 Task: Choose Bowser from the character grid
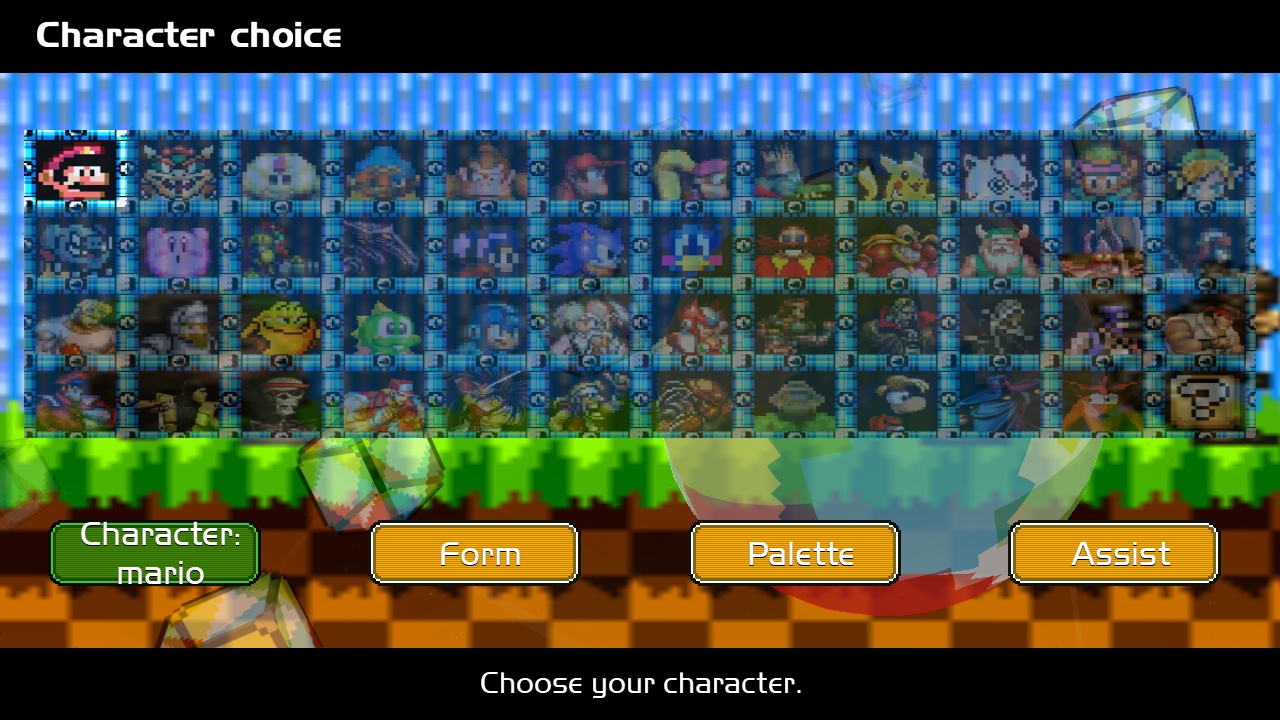(x=178, y=169)
